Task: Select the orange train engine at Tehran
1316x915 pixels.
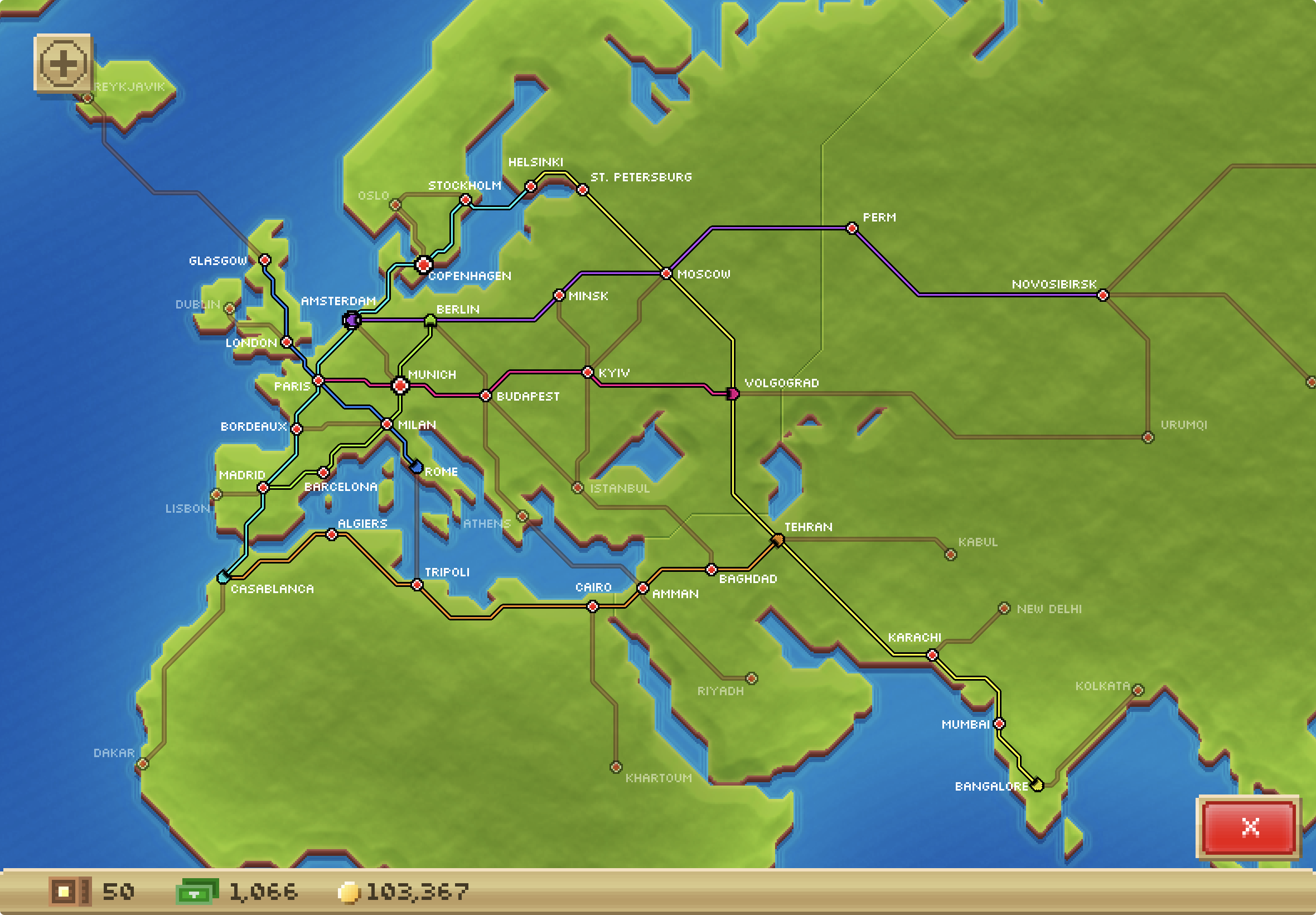Action: click(778, 539)
